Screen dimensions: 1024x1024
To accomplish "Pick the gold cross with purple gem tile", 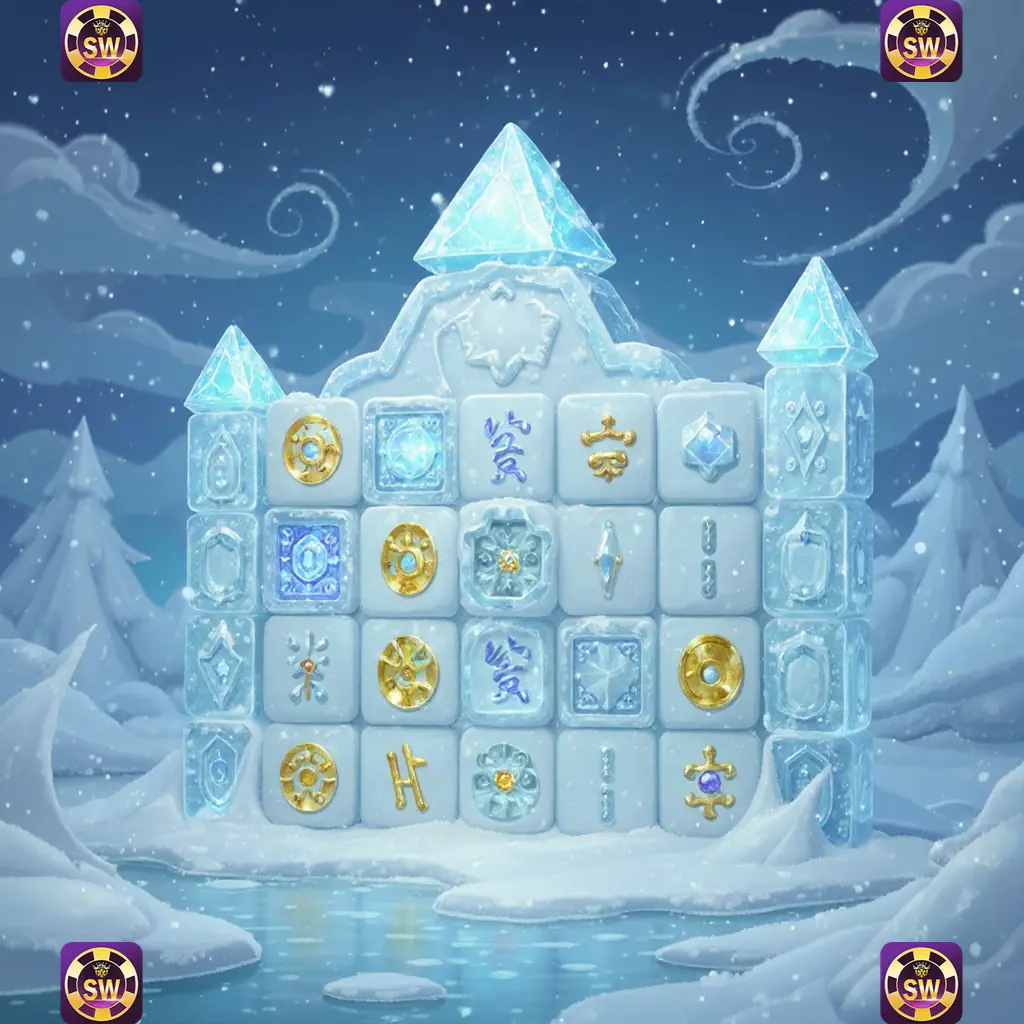I will coord(709,777).
